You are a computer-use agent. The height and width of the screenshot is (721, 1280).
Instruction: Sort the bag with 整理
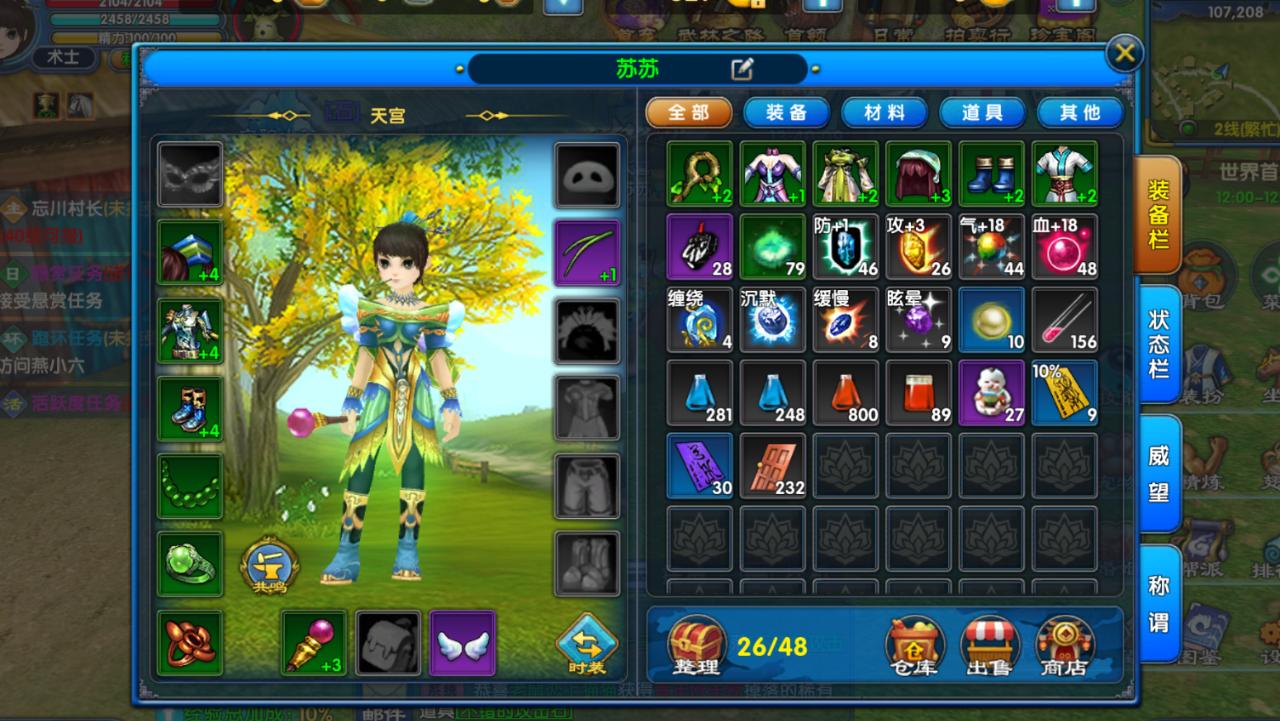pos(697,646)
